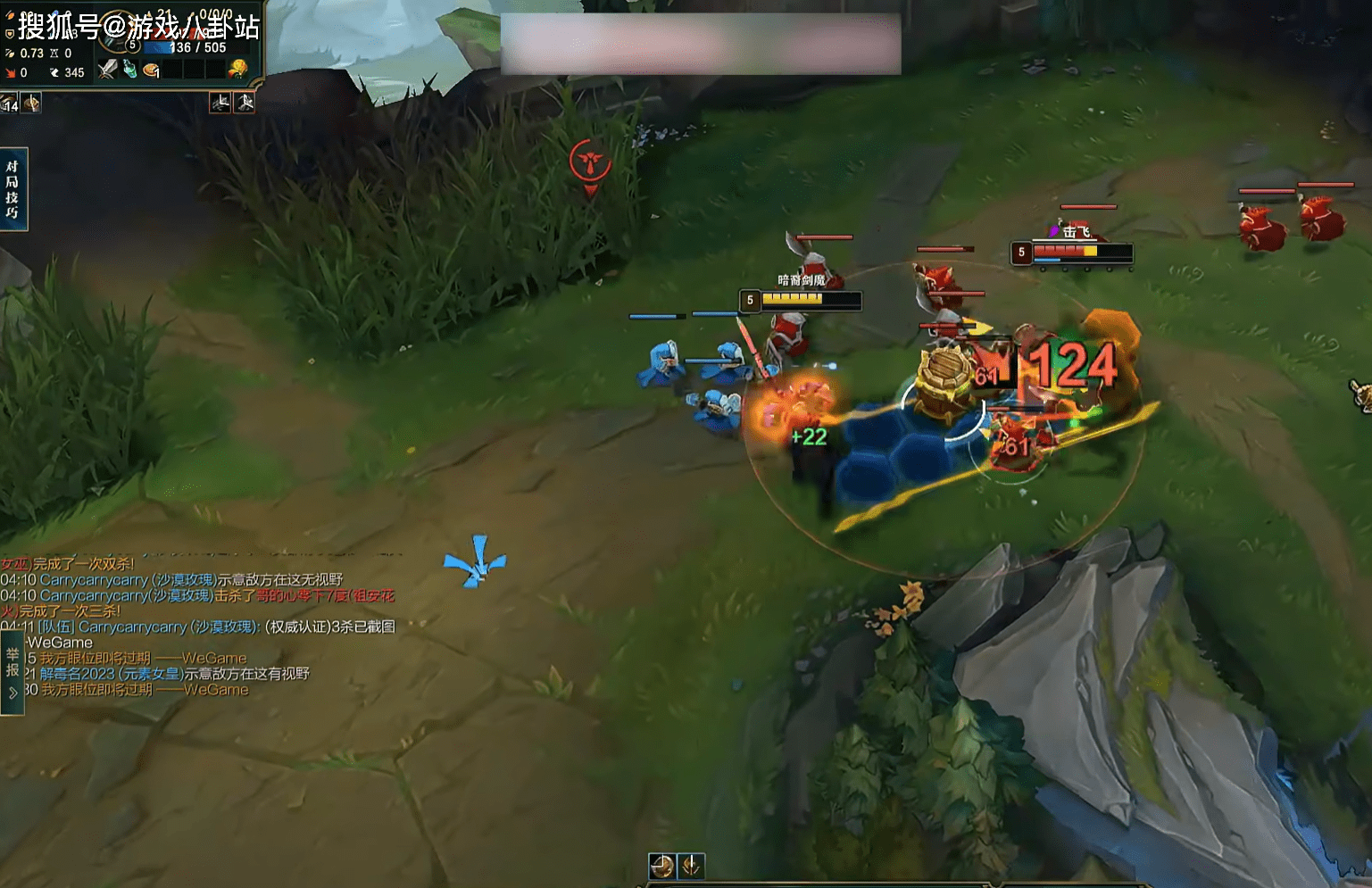Open the 对局技巧 side tab
1372x888 pixels.
pos(12,189)
